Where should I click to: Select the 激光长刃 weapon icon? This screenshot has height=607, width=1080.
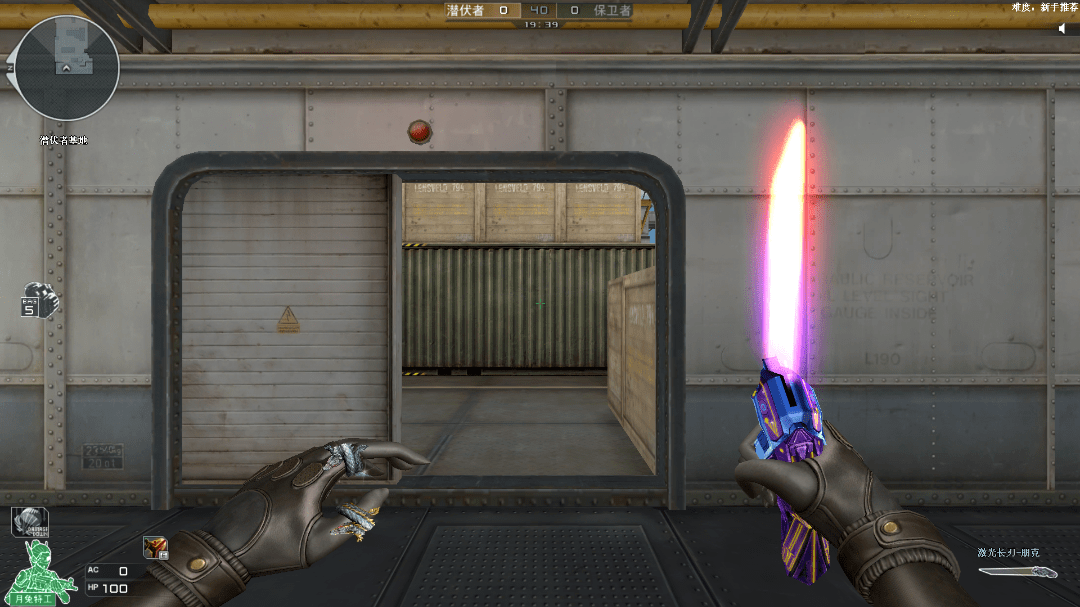point(1017,572)
